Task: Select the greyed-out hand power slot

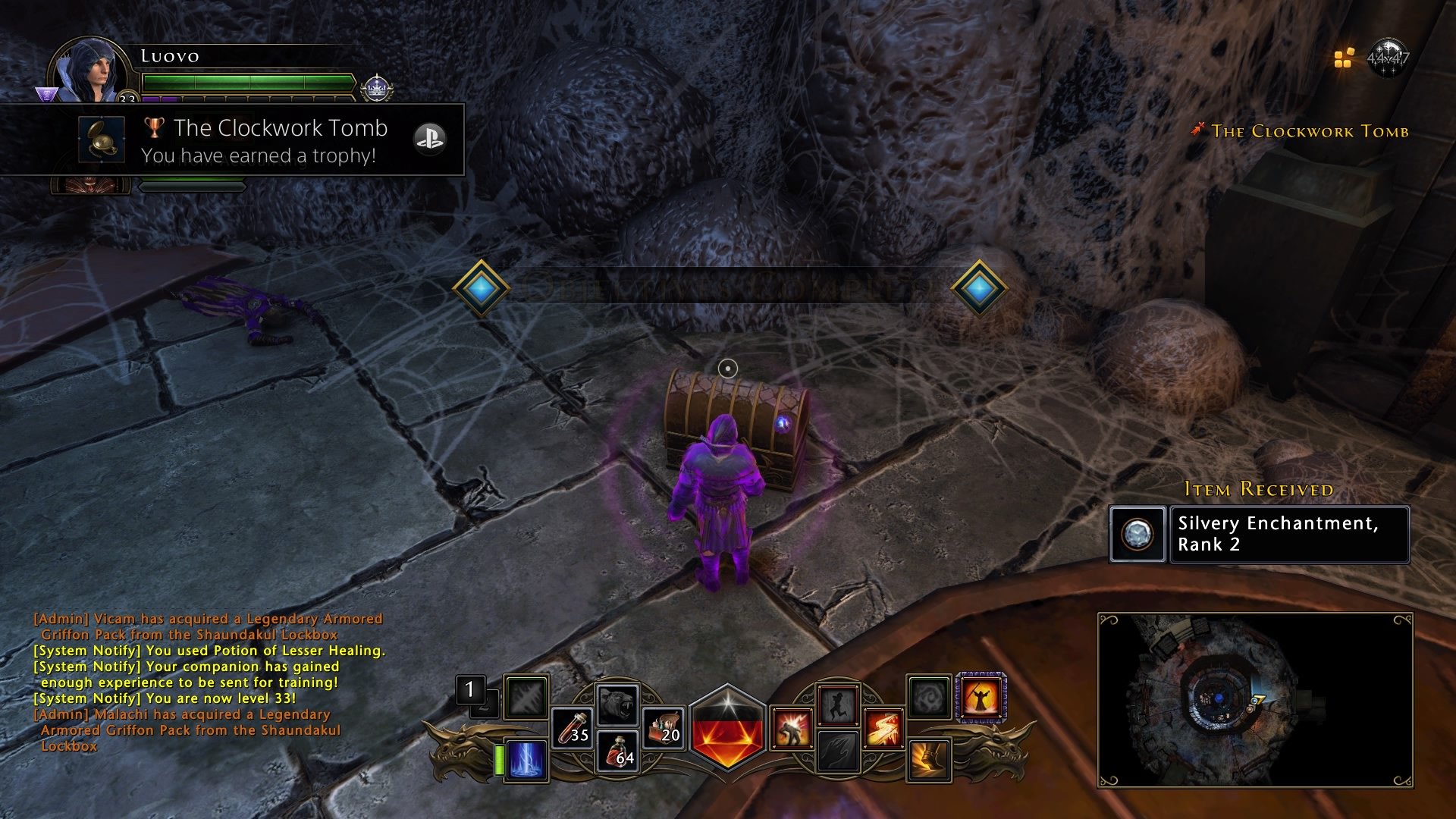Action: tap(837, 752)
